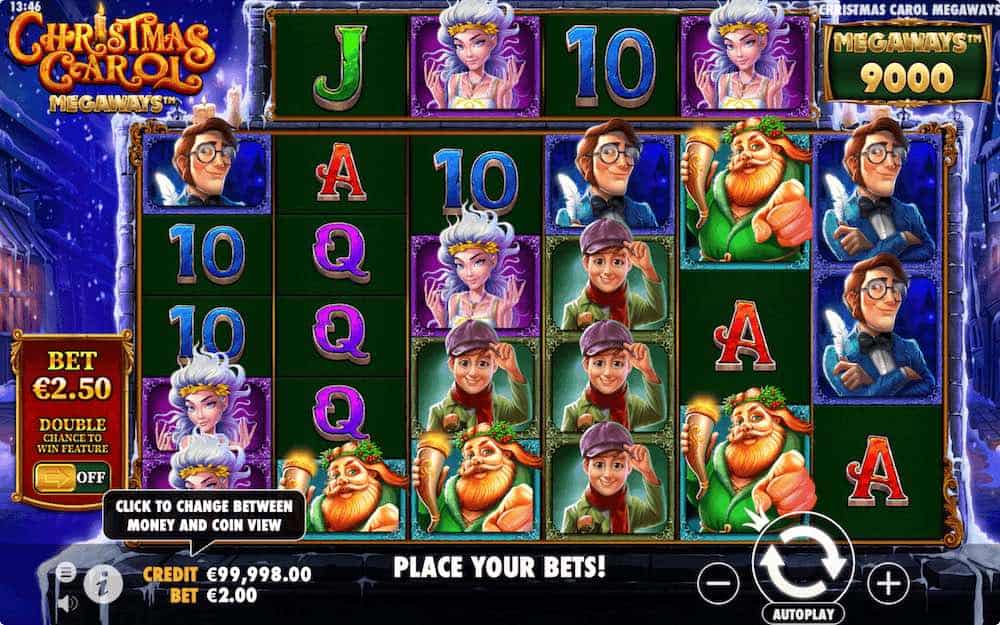1000x625 pixels.
Task: Spin the reels with the circular arrows button
Action: coord(802,562)
